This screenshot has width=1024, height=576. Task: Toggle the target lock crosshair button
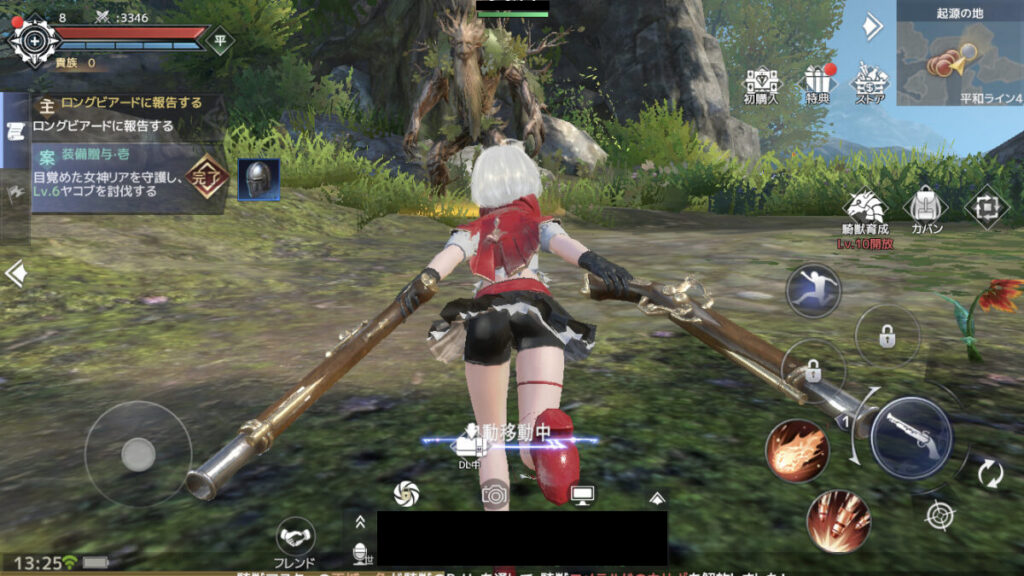[x=939, y=516]
